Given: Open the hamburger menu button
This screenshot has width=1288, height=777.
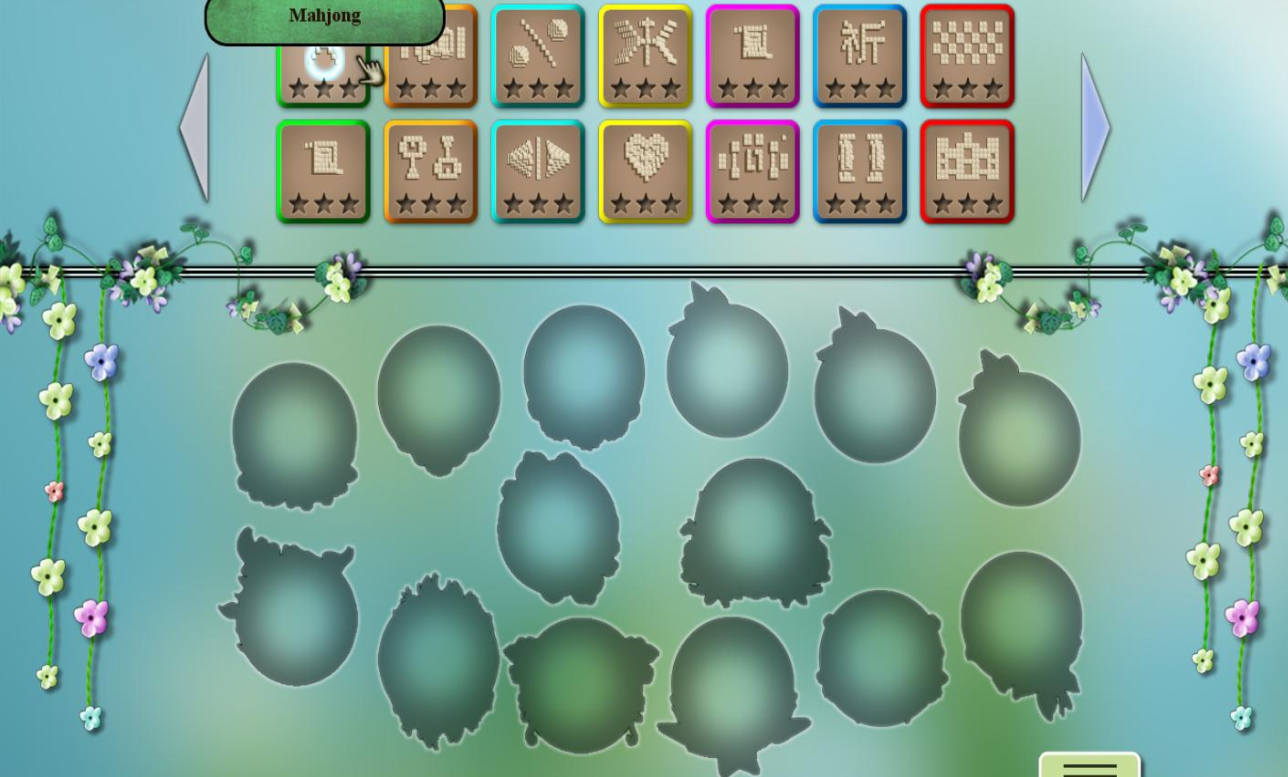Looking at the screenshot, I should 1089,767.
